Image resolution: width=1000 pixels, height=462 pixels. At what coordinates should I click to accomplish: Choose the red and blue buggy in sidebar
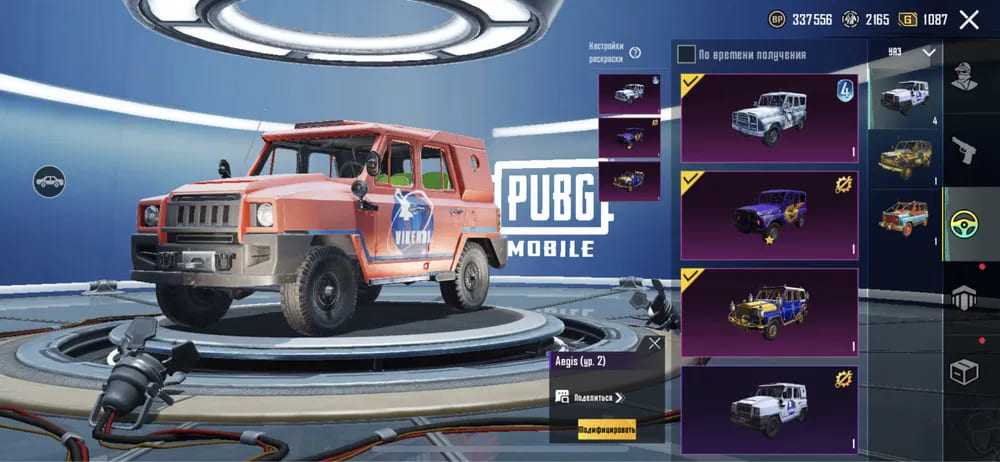tap(905, 219)
